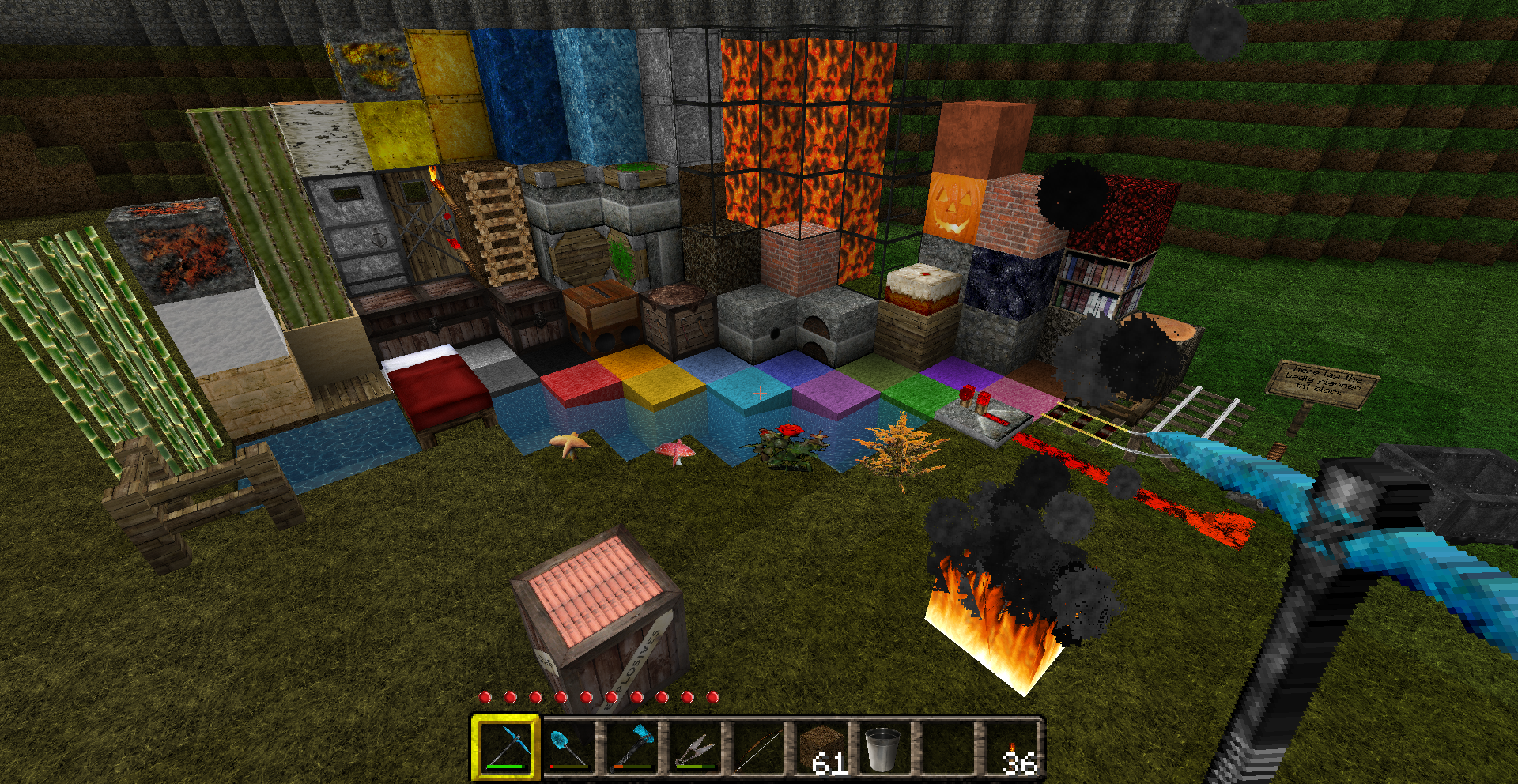Select the diamond shovel hotbar slot
This screenshot has height=784, width=1518.
click(x=568, y=747)
